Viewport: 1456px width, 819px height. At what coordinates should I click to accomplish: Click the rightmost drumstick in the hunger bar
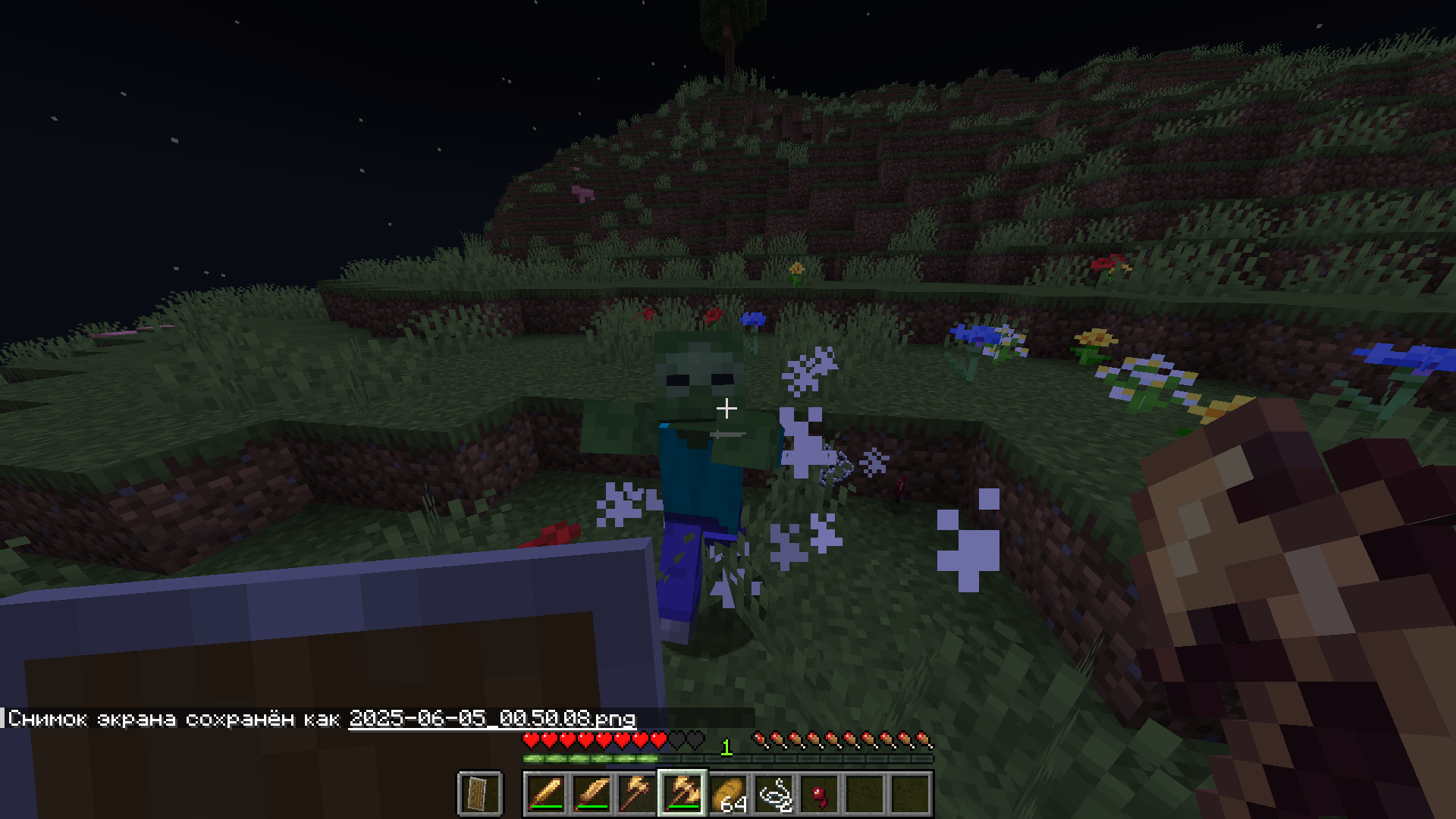[924, 738]
